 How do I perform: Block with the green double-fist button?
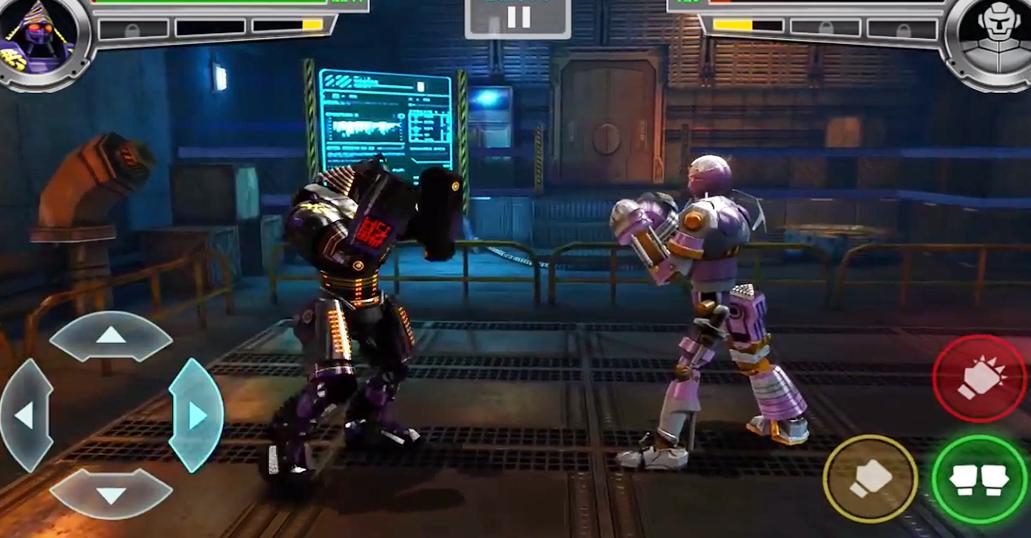979,479
